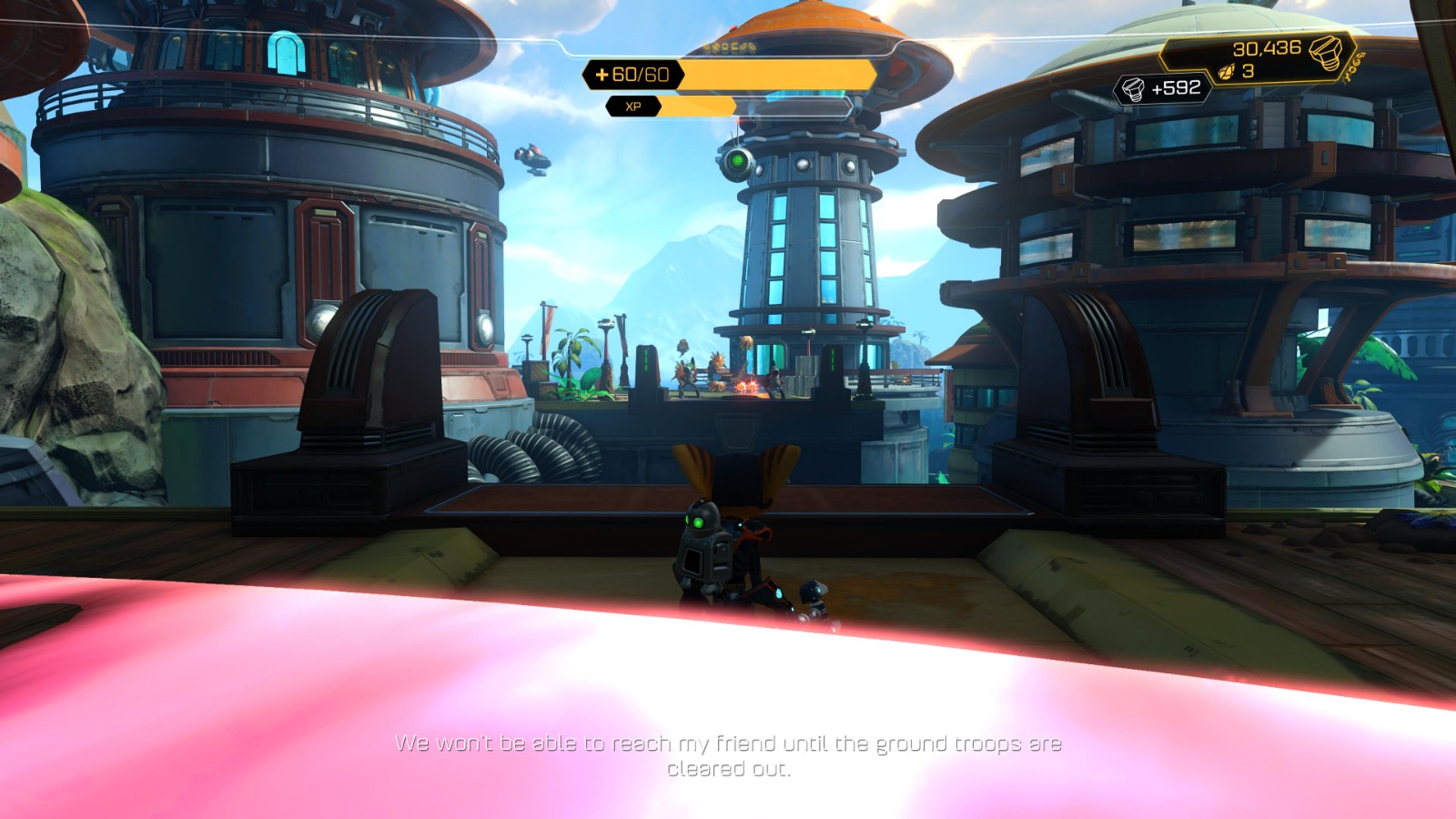Viewport: 1456px width, 819px height.
Task: Click the subtitle text about ground troops
Action: [728, 755]
